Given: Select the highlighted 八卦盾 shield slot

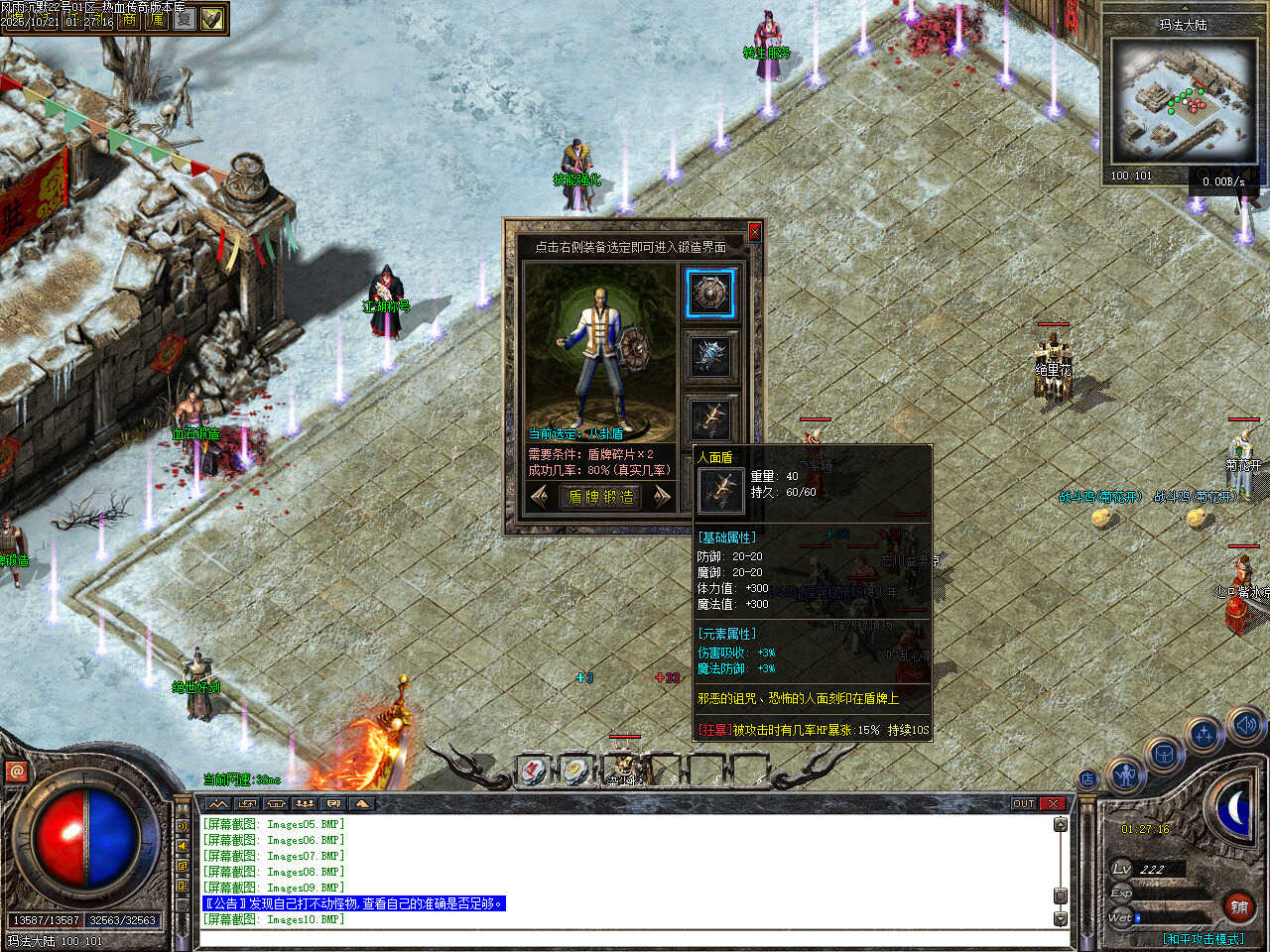Looking at the screenshot, I should [x=709, y=294].
